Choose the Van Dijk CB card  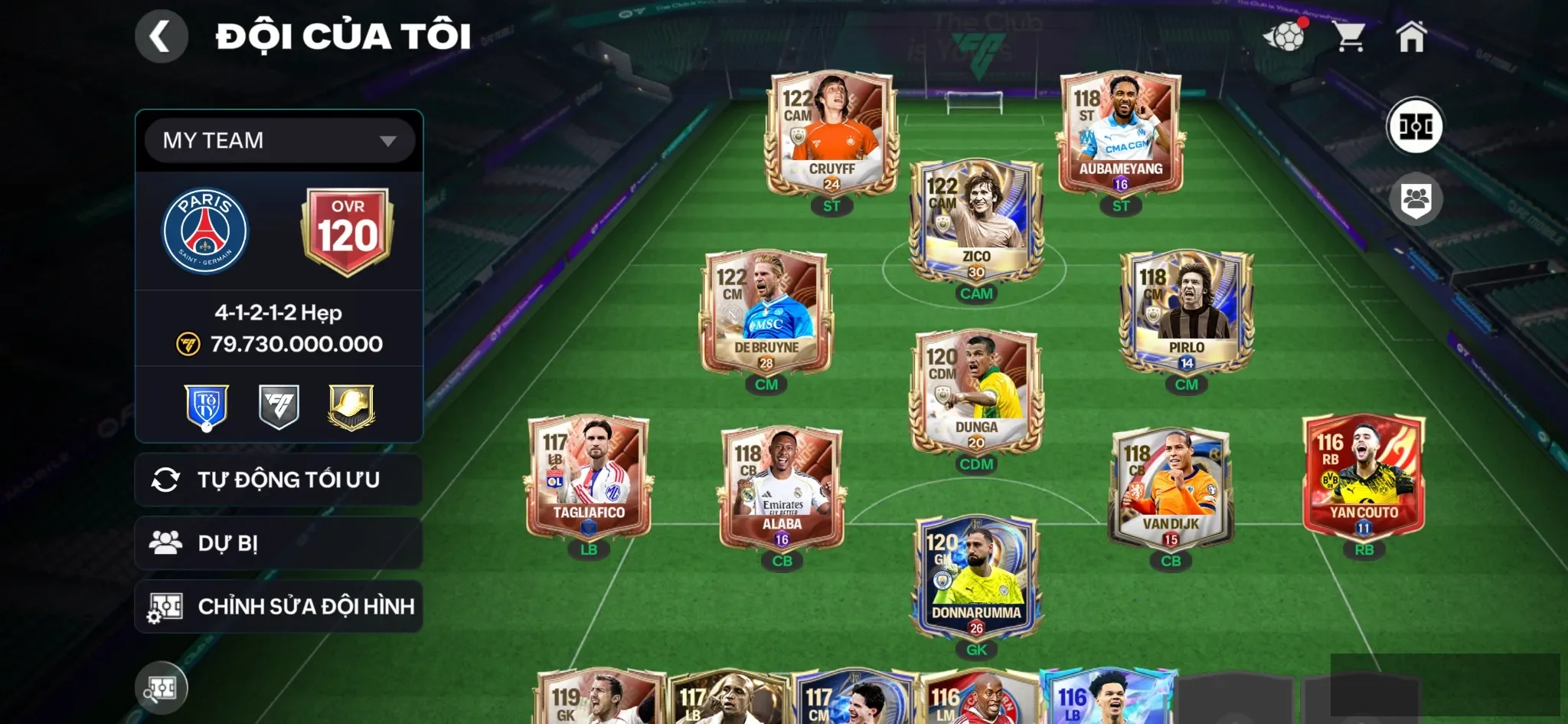pos(1170,489)
